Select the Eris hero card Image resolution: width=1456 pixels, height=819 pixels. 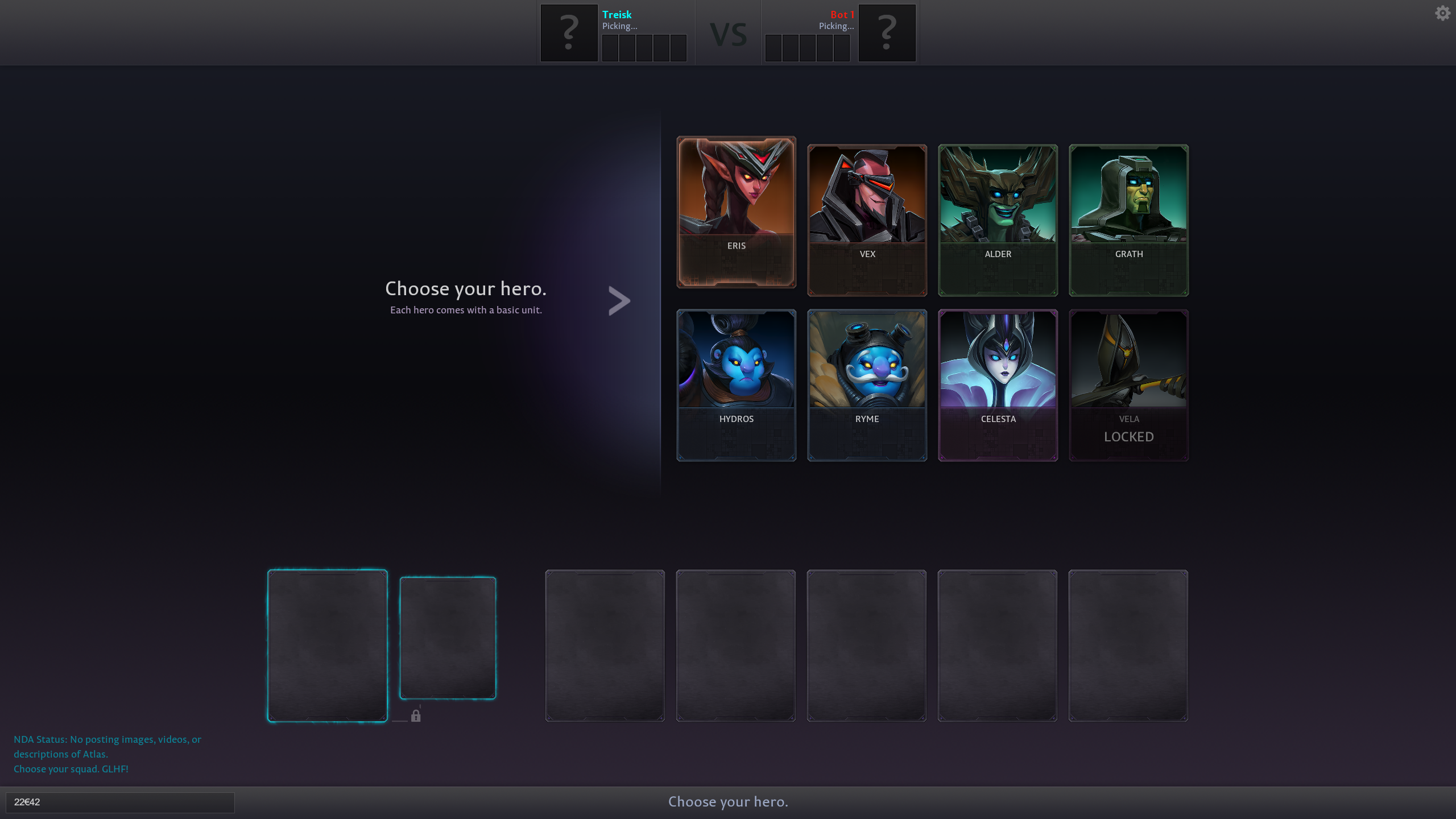tap(736, 212)
